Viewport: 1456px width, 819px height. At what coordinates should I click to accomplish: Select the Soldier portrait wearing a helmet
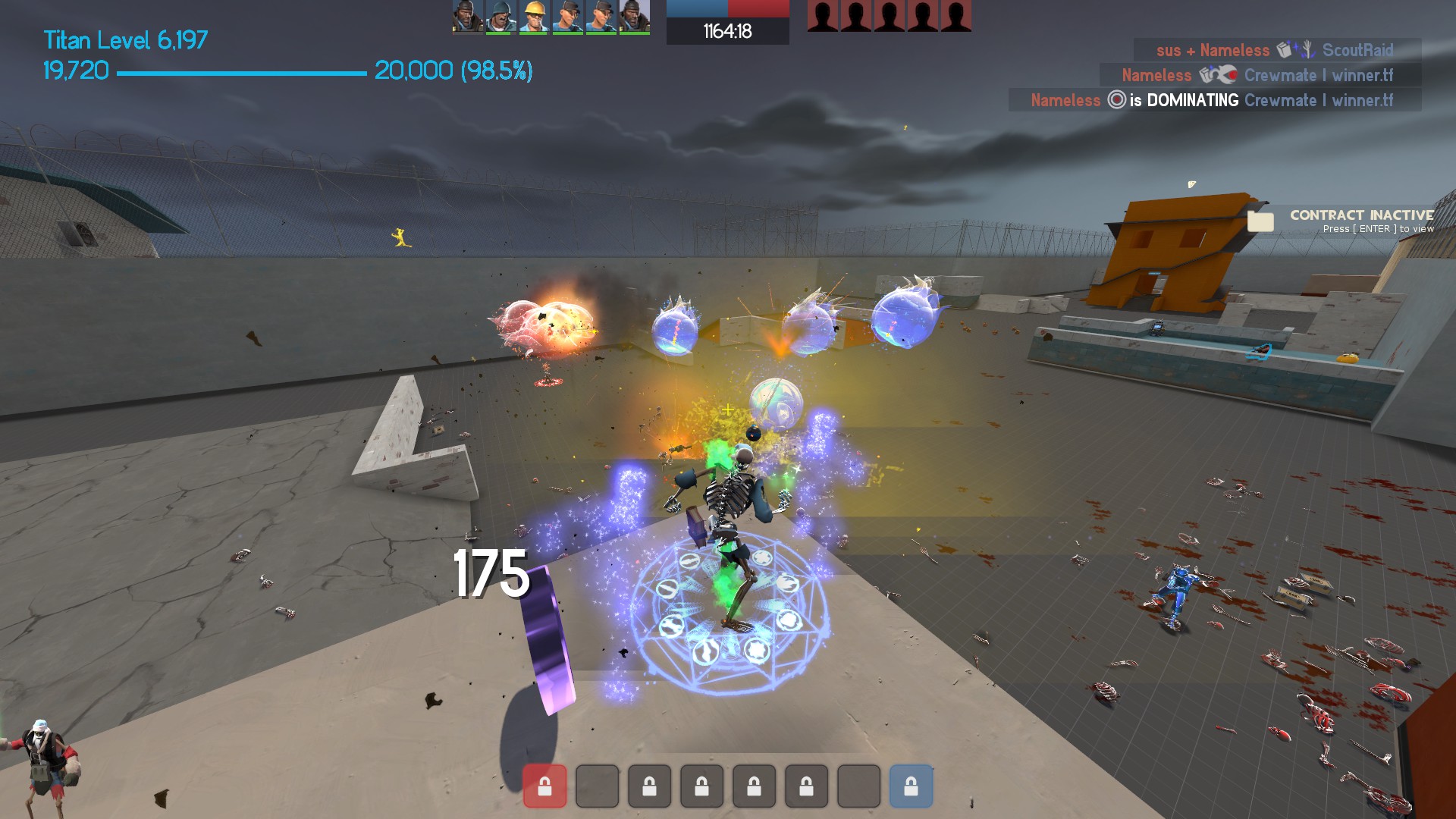click(500, 17)
